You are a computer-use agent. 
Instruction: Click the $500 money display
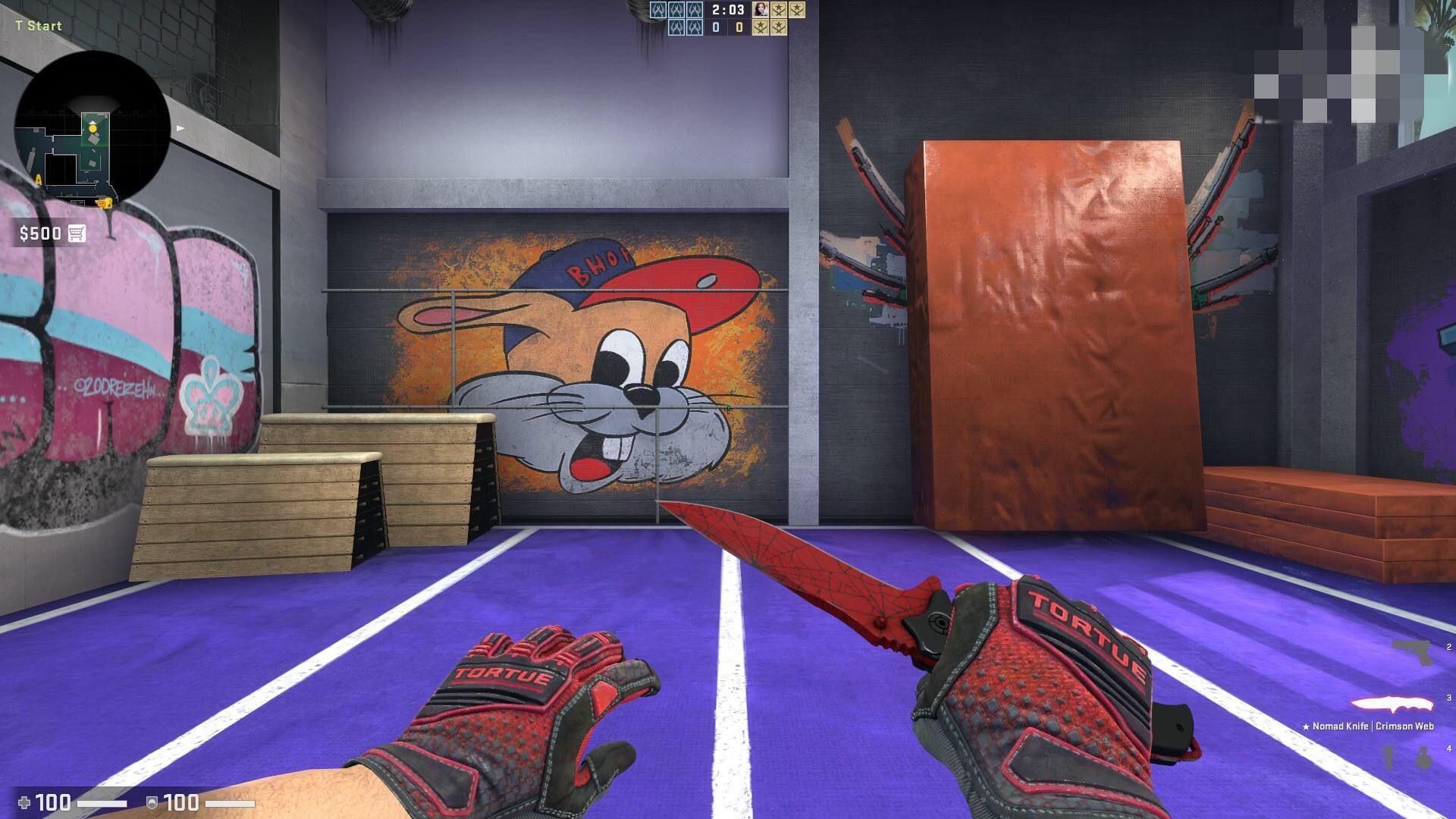coord(42,234)
